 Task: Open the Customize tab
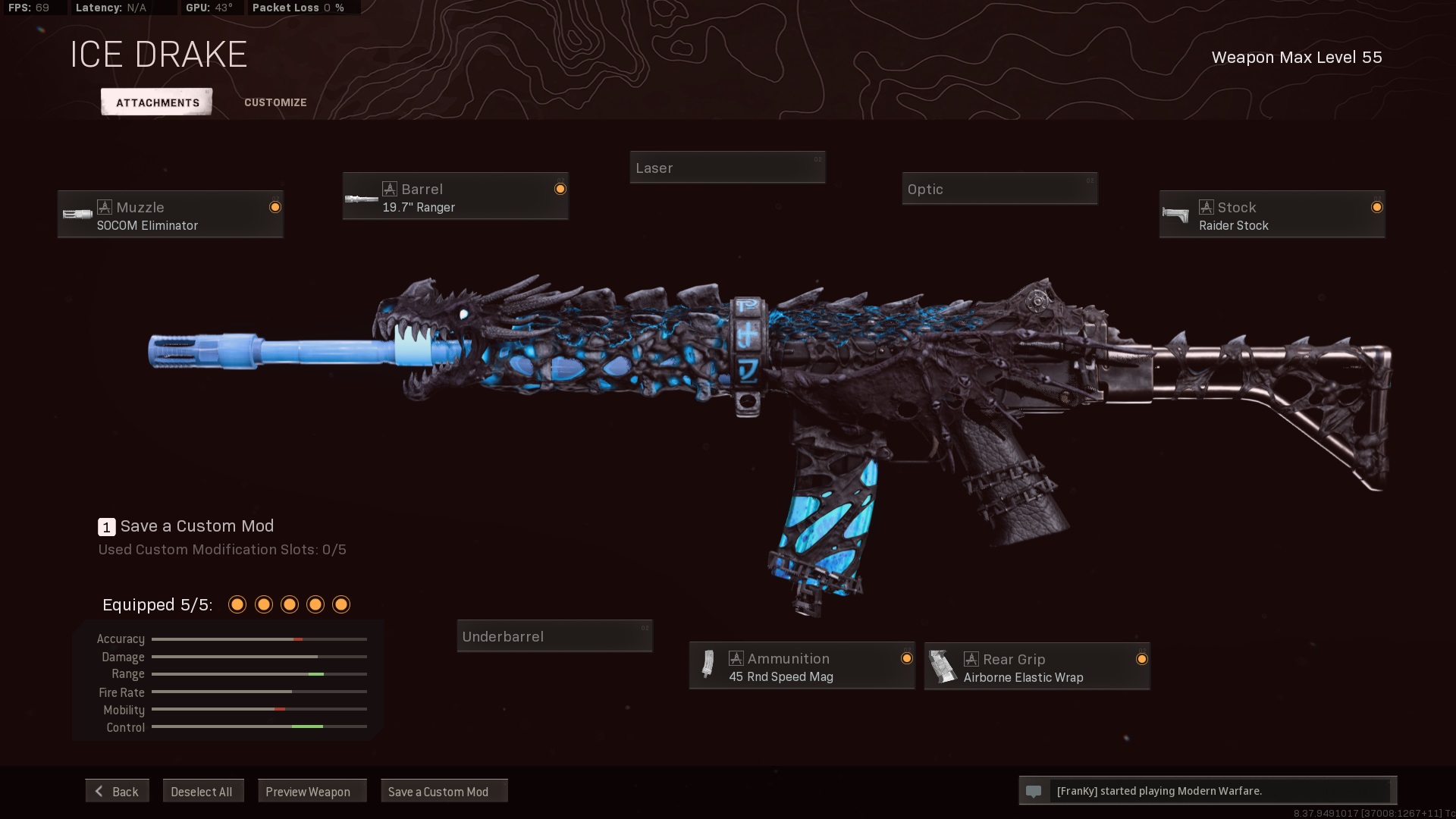pos(275,102)
